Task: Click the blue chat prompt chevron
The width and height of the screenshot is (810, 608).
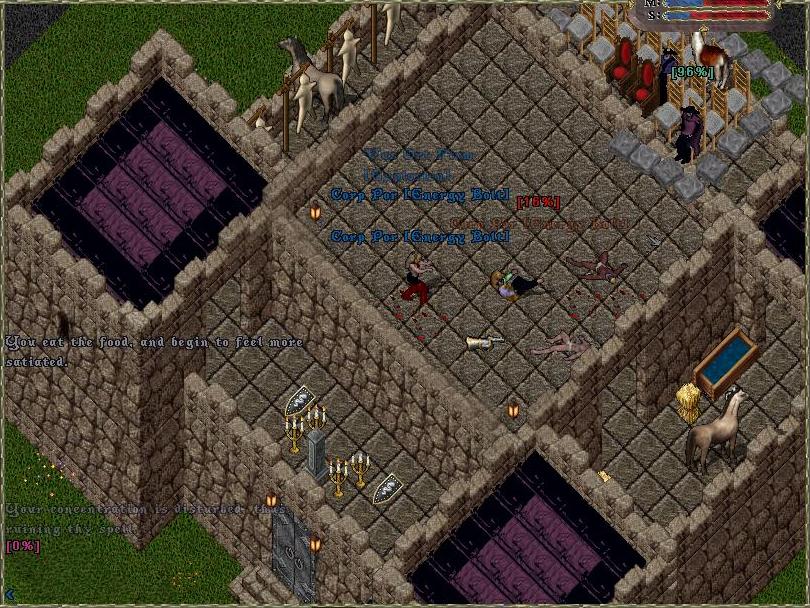Action: pyautogui.click(x=9, y=596)
